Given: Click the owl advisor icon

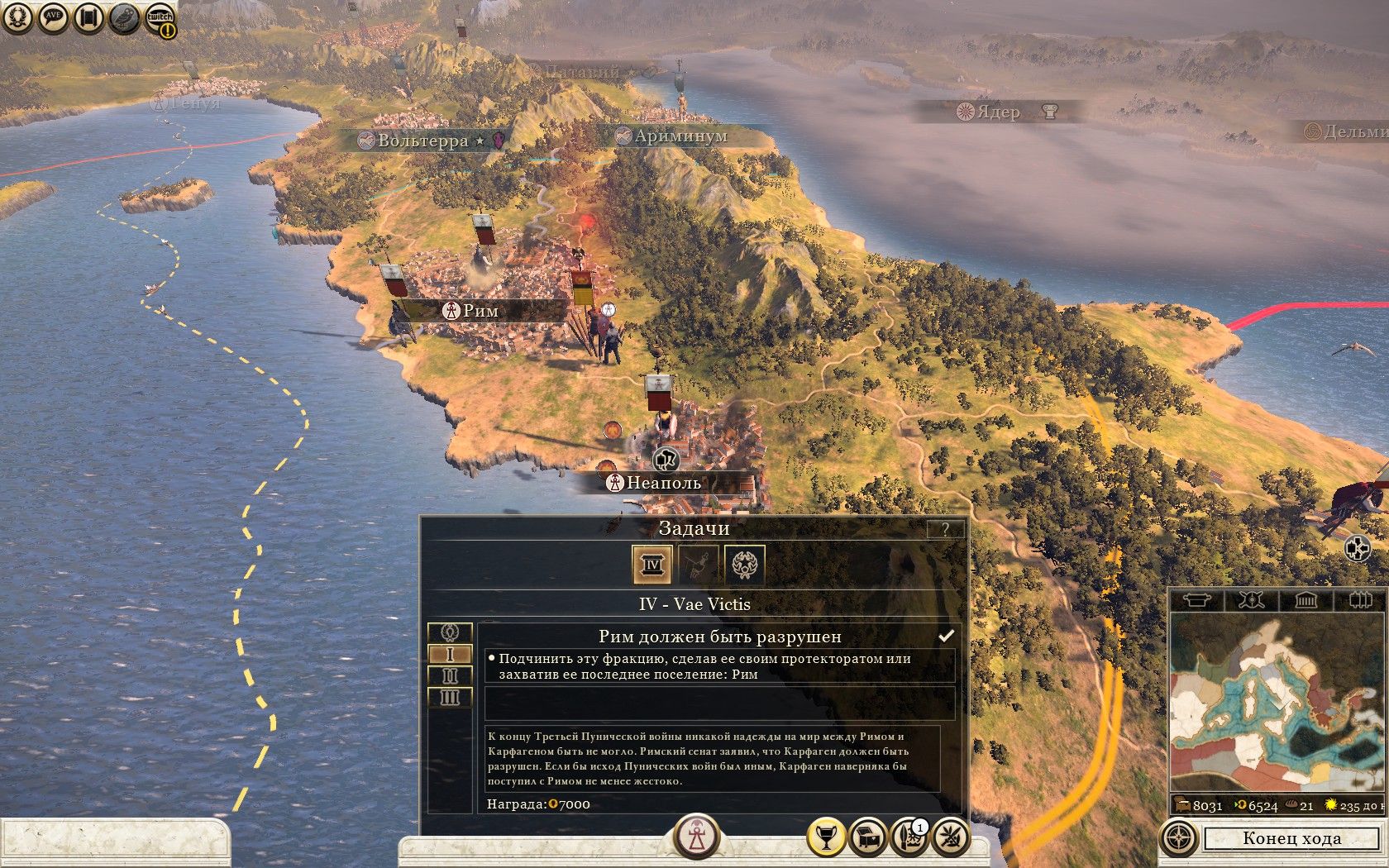Looking at the screenshot, I should click(x=124, y=17).
